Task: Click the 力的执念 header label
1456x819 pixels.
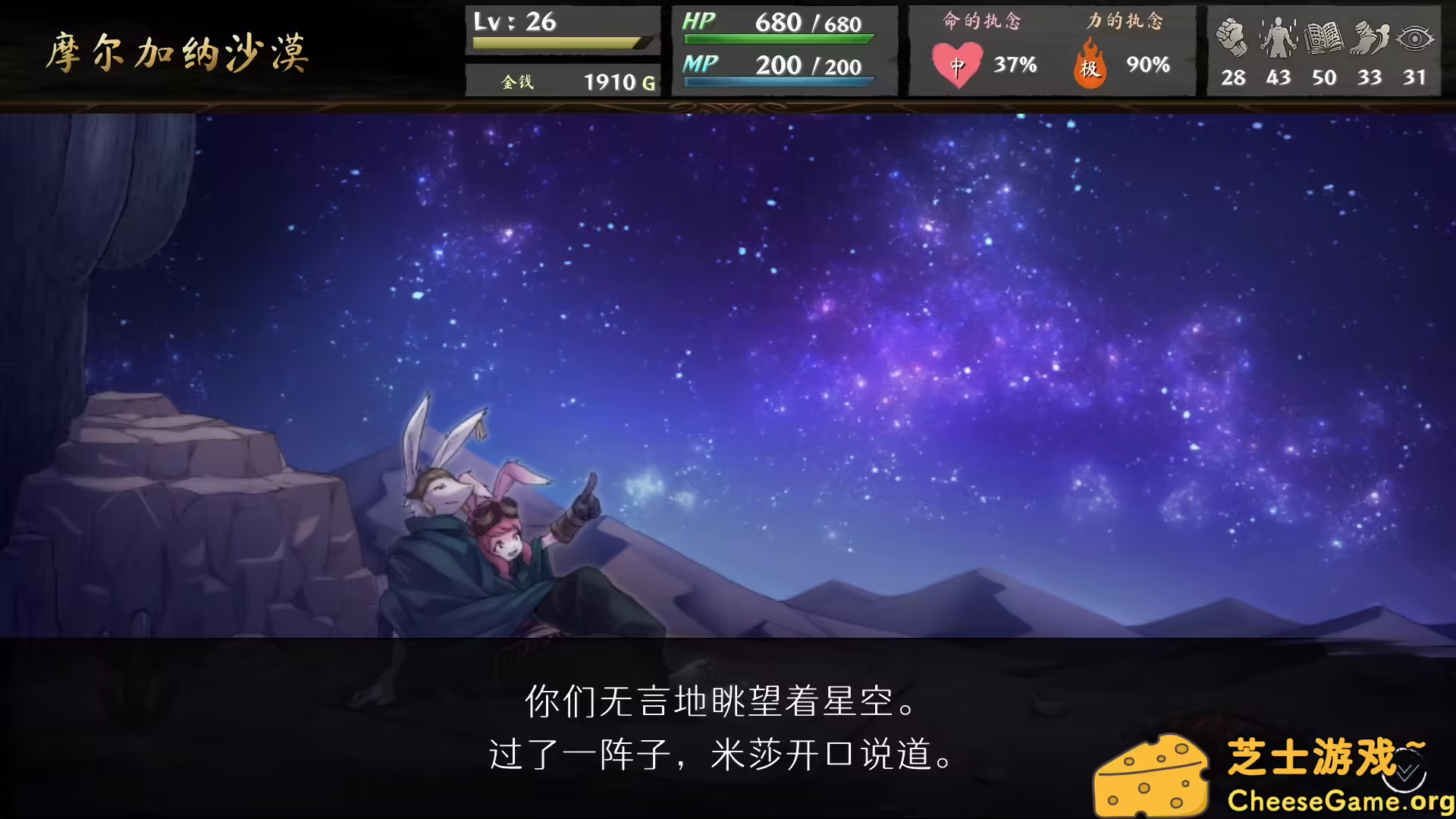Action: [x=1125, y=21]
